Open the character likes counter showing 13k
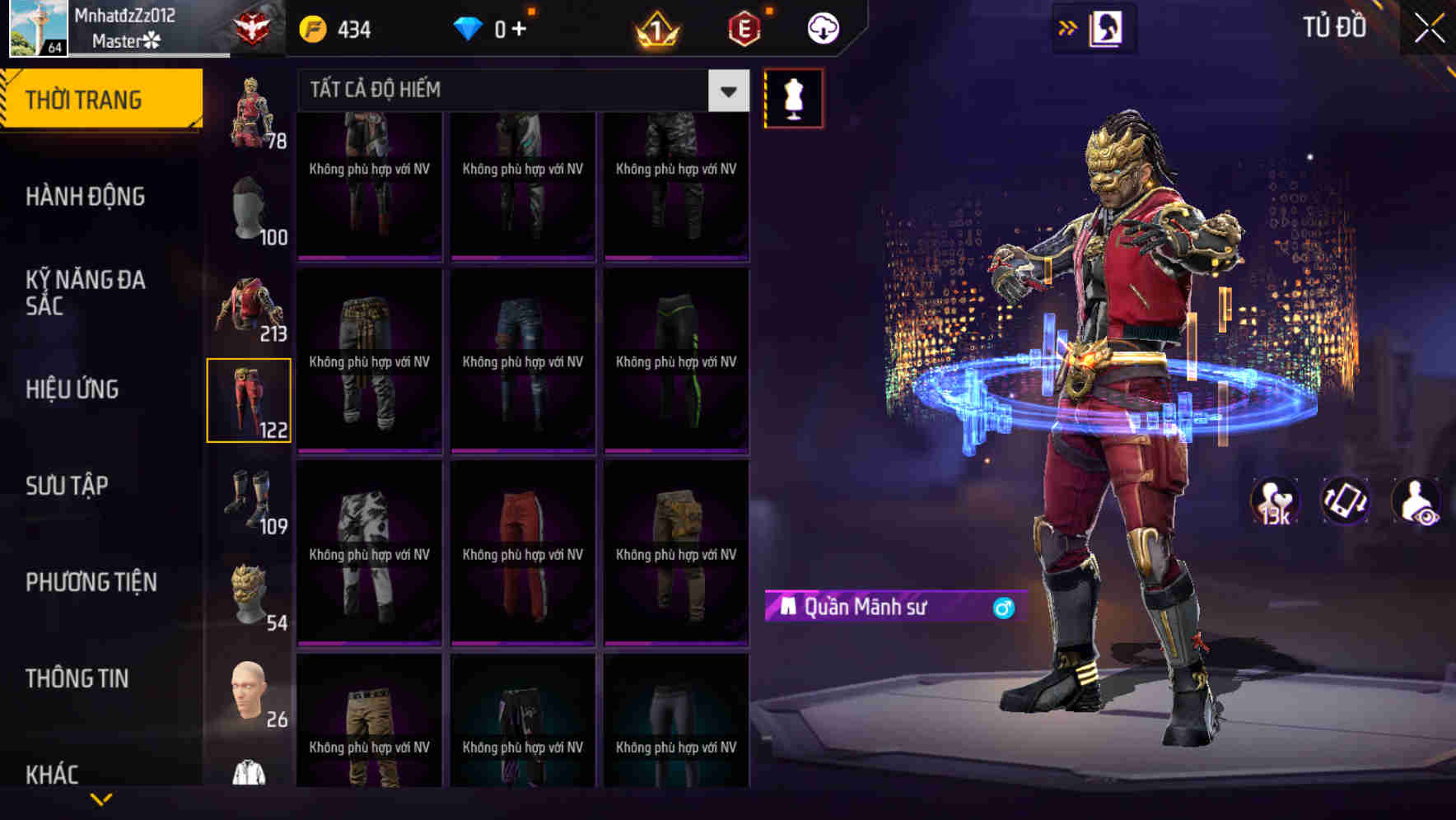The image size is (1456, 820). tap(1275, 502)
